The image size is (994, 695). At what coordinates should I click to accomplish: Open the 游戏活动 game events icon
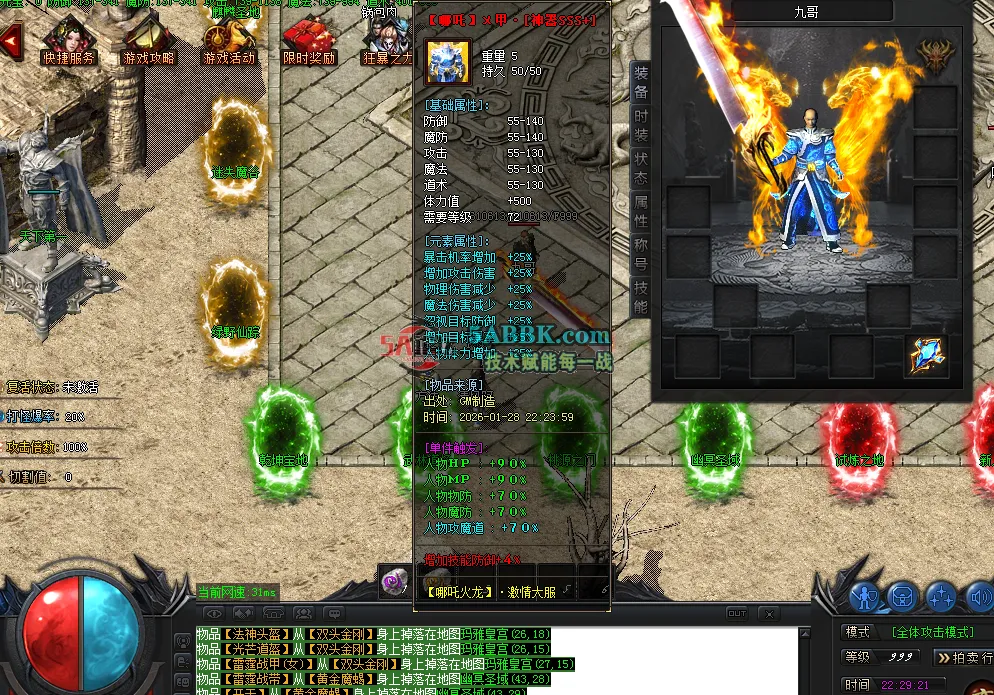pyautogui.click(x=228, y=42)
